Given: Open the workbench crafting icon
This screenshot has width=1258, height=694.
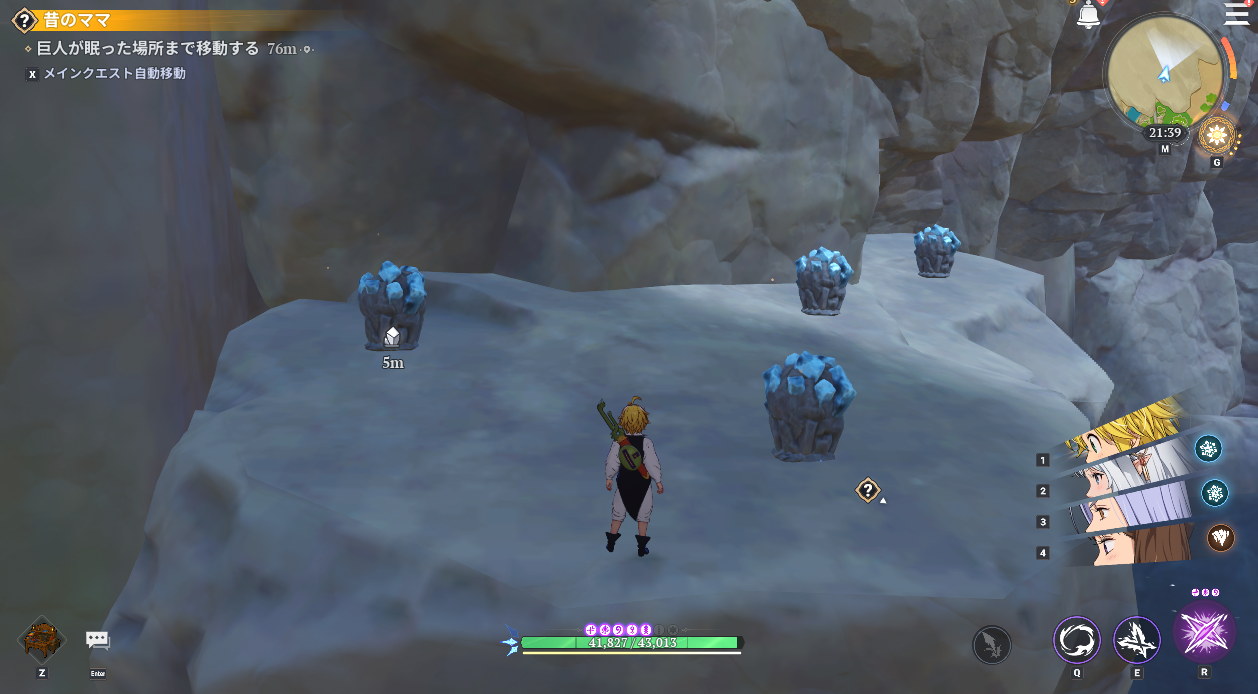Looking at the screenshot, I should pos(42,640).
